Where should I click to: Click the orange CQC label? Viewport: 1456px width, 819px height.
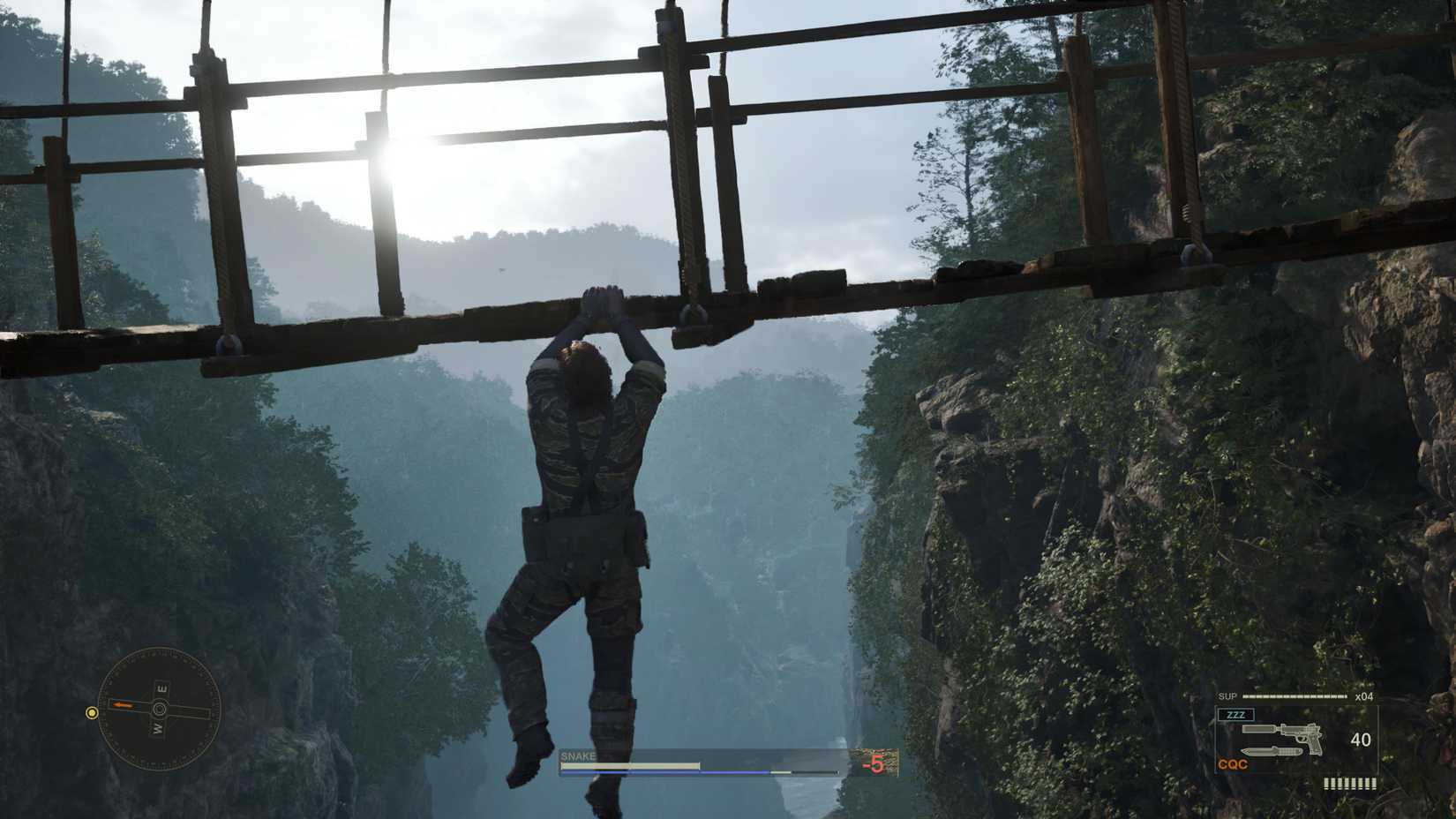coord(1233,764)
